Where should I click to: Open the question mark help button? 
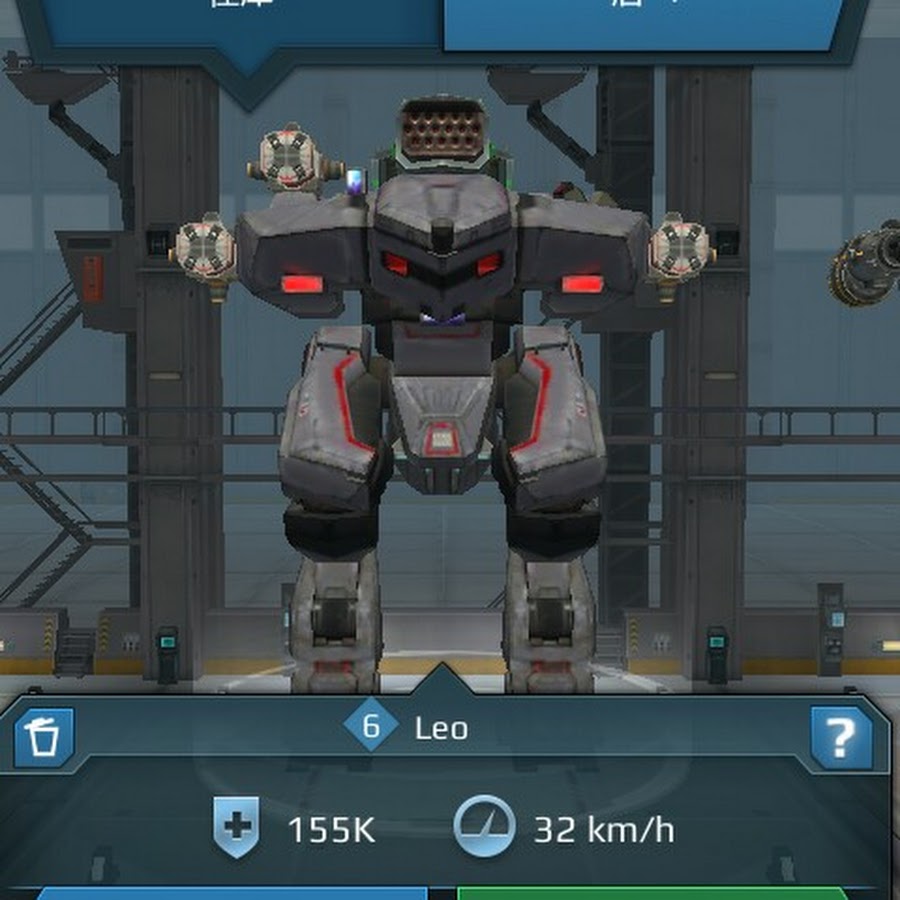pos(841,737)
